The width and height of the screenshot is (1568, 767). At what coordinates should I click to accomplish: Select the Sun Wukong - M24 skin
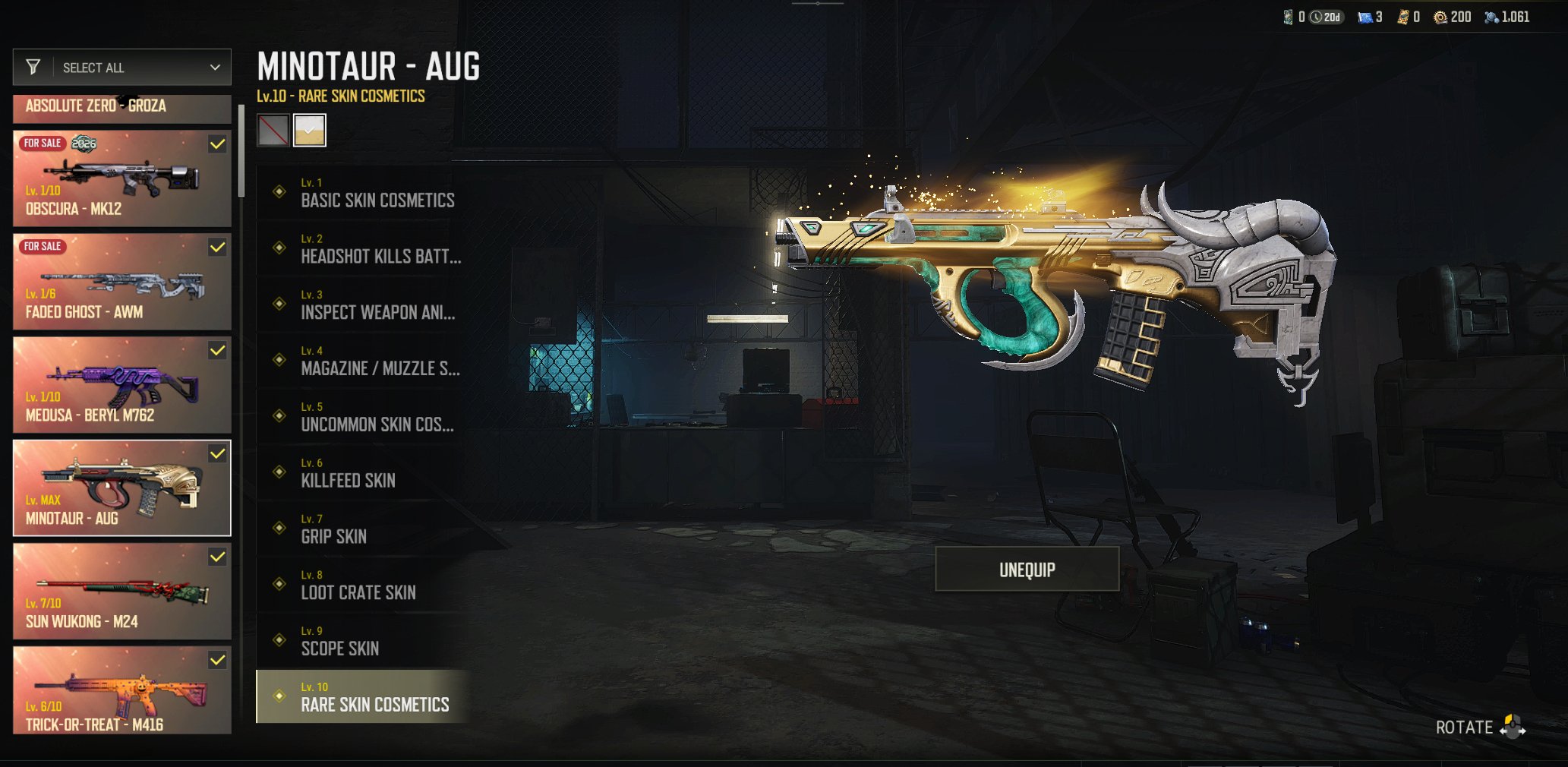point(122,592)
